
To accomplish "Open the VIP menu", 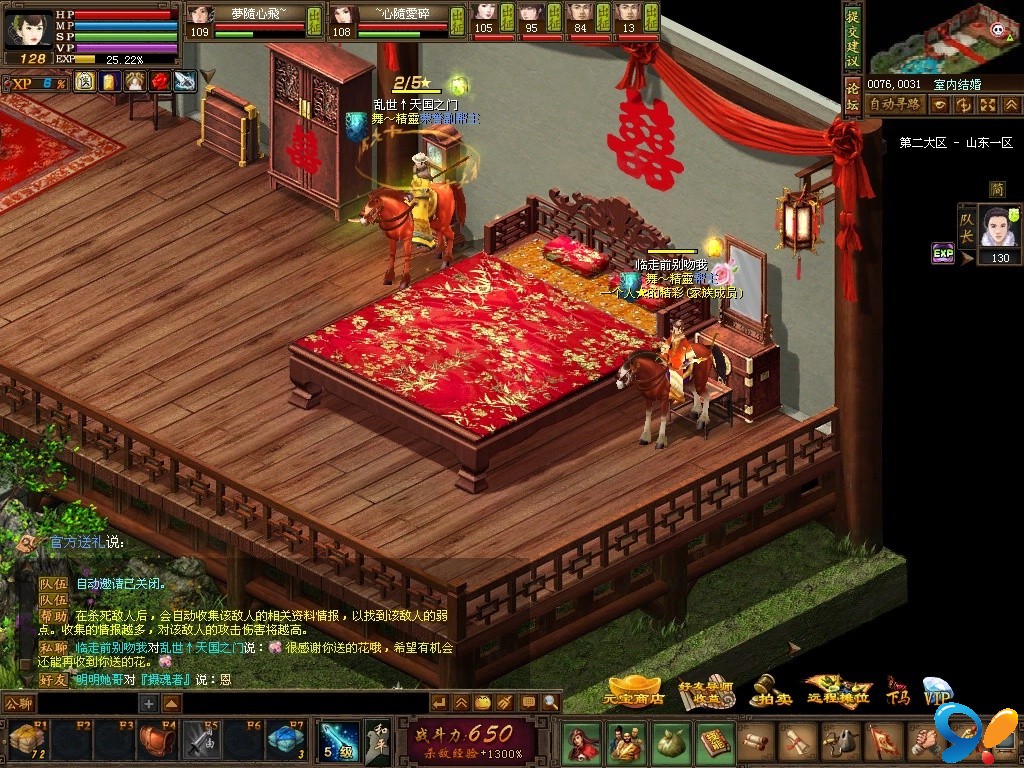I will coord(937,690).
